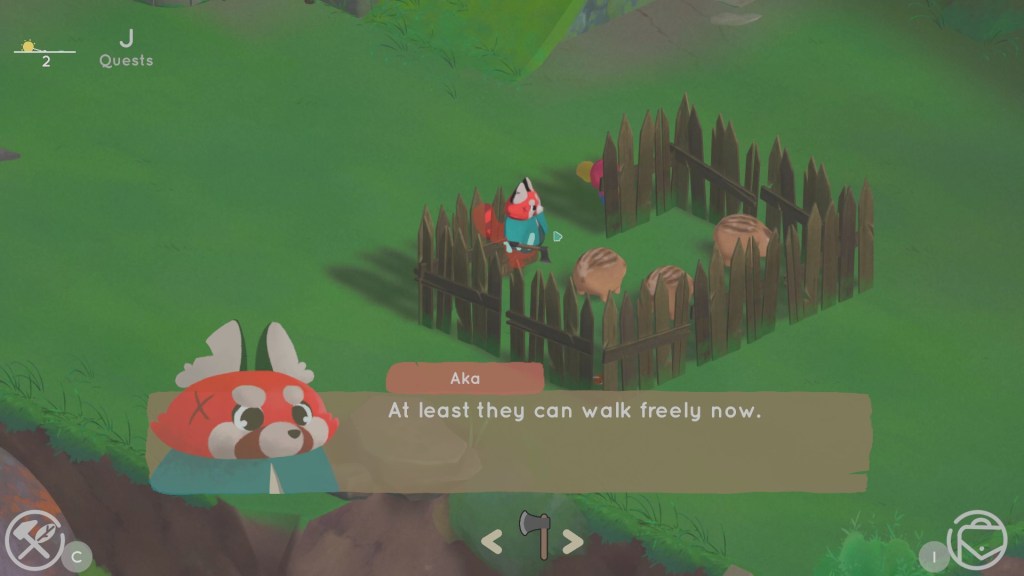Select the equipped axe tool icon

point(533,534)
